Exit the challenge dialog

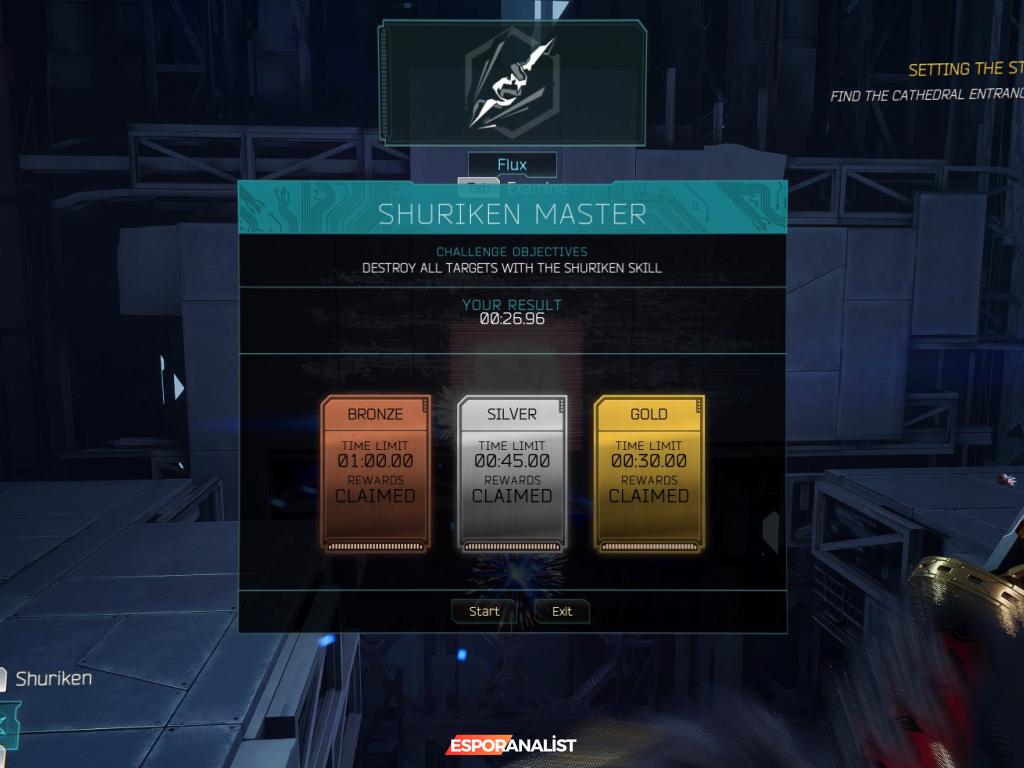[562, 611]
